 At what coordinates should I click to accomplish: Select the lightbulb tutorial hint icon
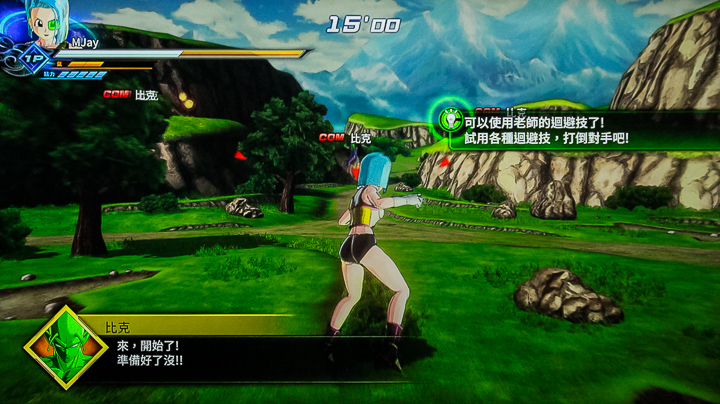tap(448, 118)
